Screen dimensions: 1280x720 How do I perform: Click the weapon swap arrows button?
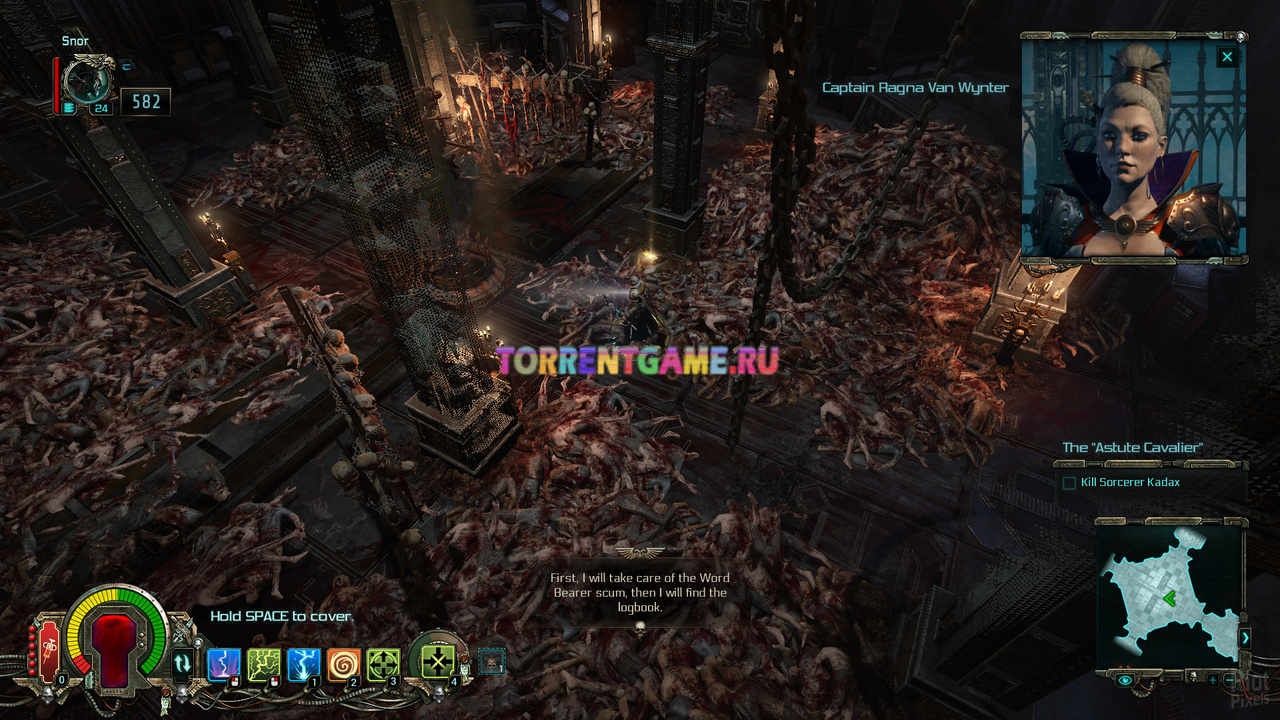point(182,663)
